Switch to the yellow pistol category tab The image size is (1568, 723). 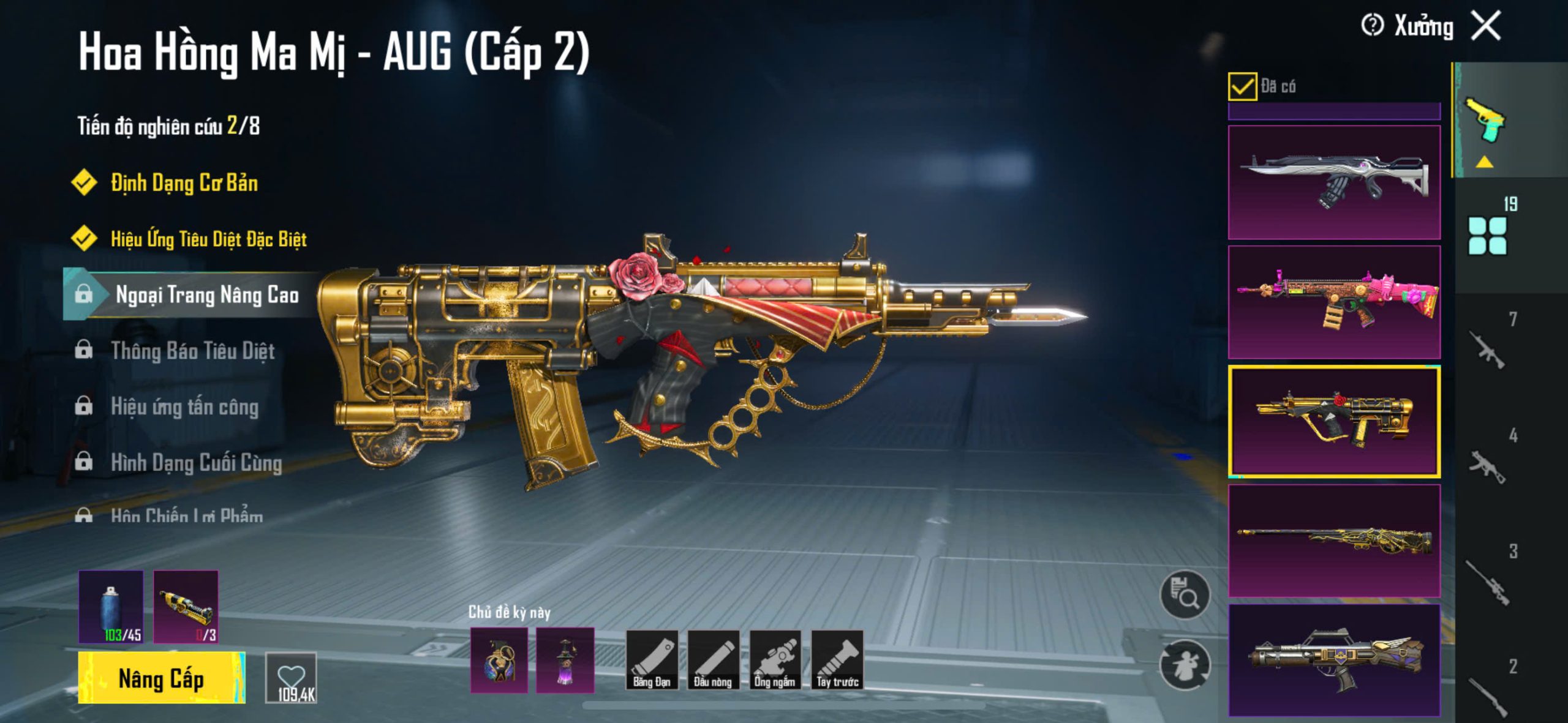(1485, 121)
